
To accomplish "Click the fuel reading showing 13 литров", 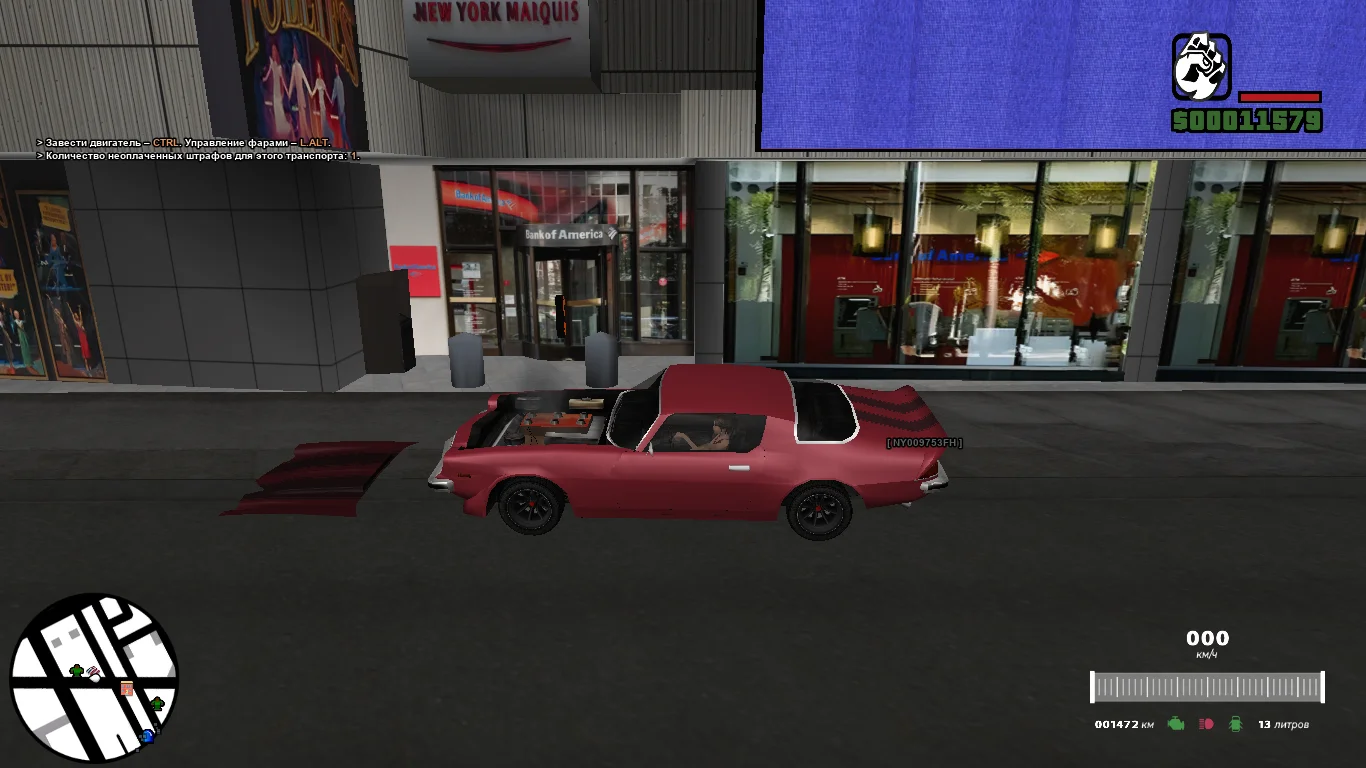I will tap(1284, 724).
